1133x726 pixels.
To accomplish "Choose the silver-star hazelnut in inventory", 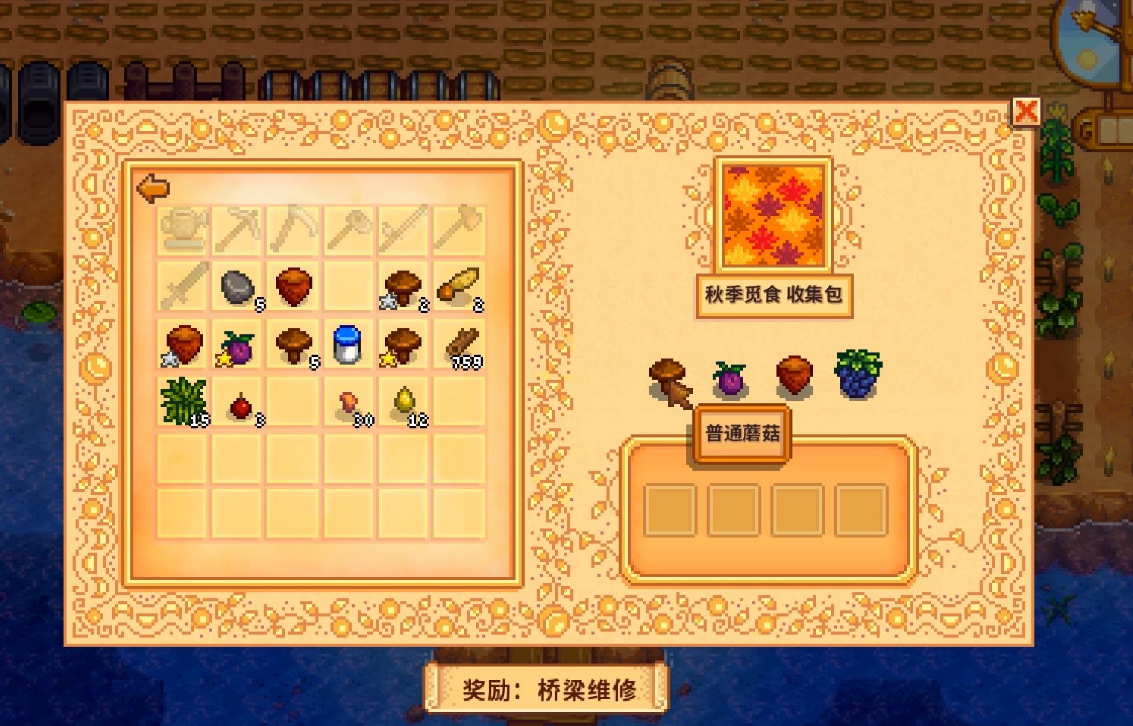I will pyautogui.click(x=183, y=343).
